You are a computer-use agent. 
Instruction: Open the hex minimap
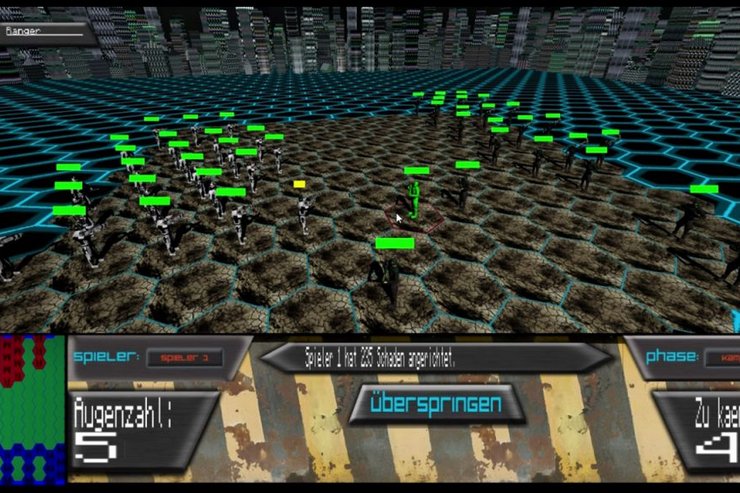tap(32, 408)
